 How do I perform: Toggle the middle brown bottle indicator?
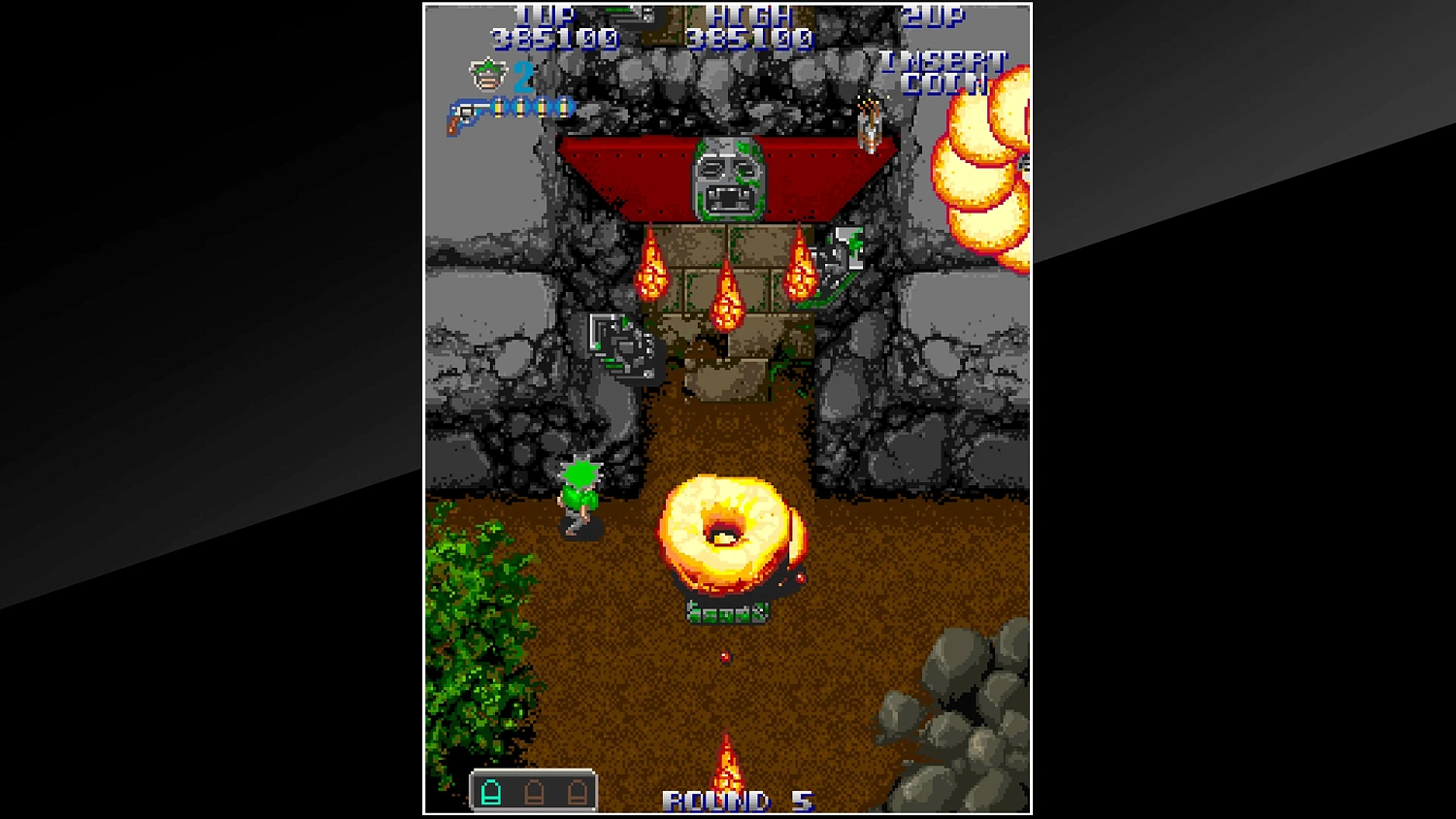[534, 791]
